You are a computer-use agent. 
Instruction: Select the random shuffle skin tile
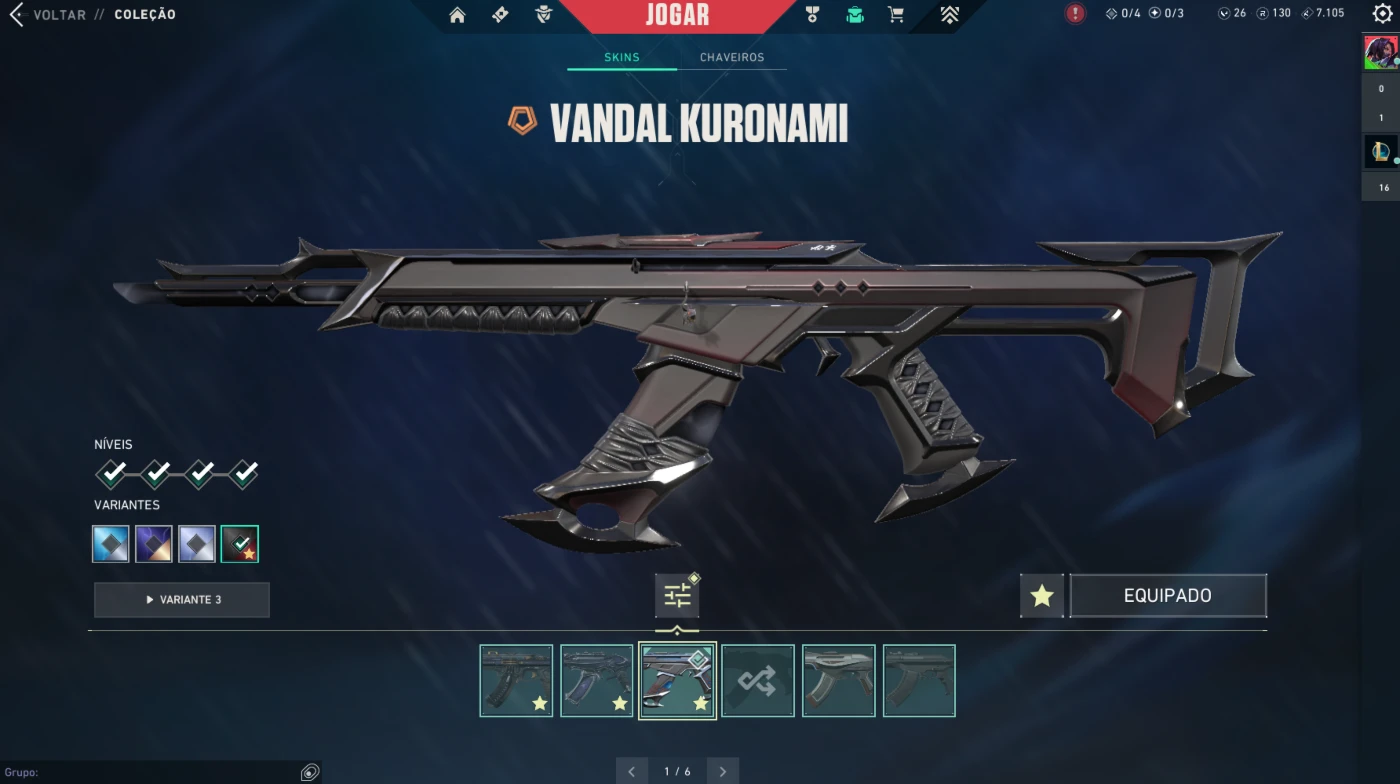[758, 681]
